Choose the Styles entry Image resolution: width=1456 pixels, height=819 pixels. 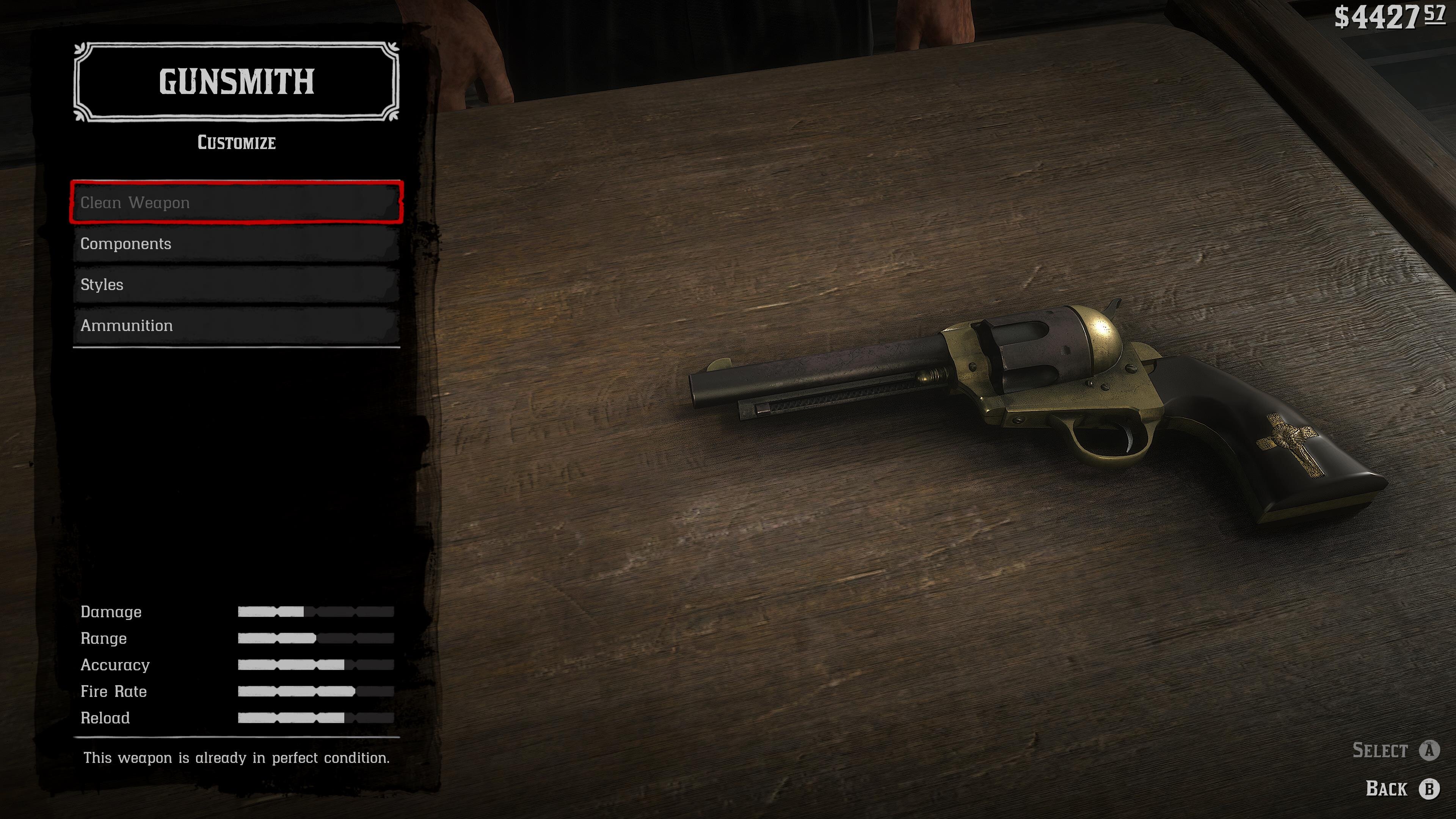[x=236, y=284]
